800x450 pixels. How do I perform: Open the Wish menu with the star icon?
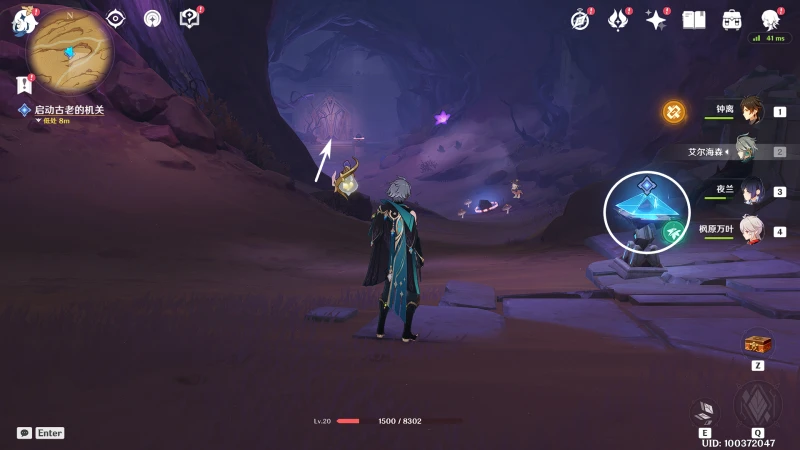click(x=656, y=20)
